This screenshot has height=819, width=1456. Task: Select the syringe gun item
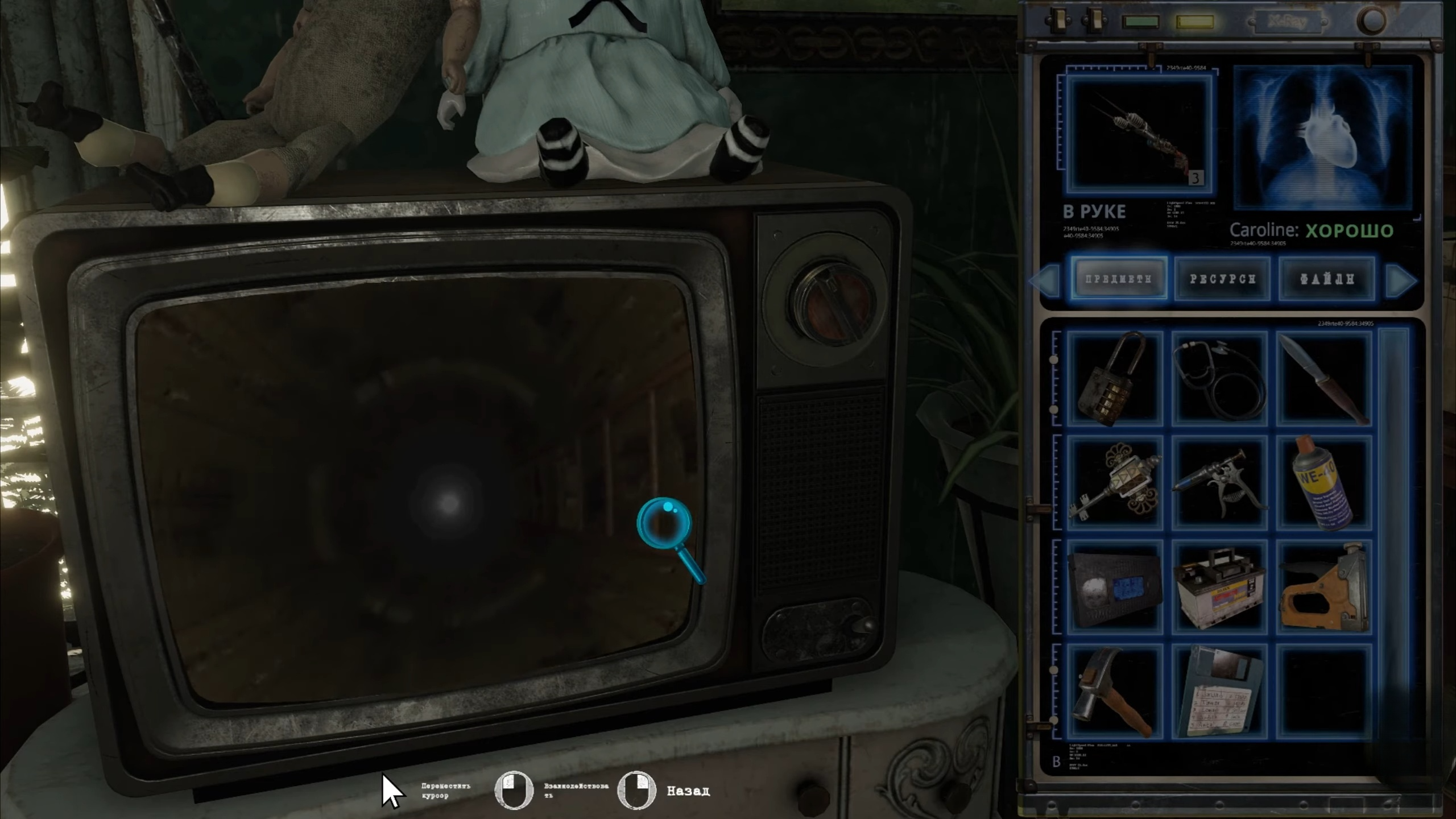(1219, 483)
